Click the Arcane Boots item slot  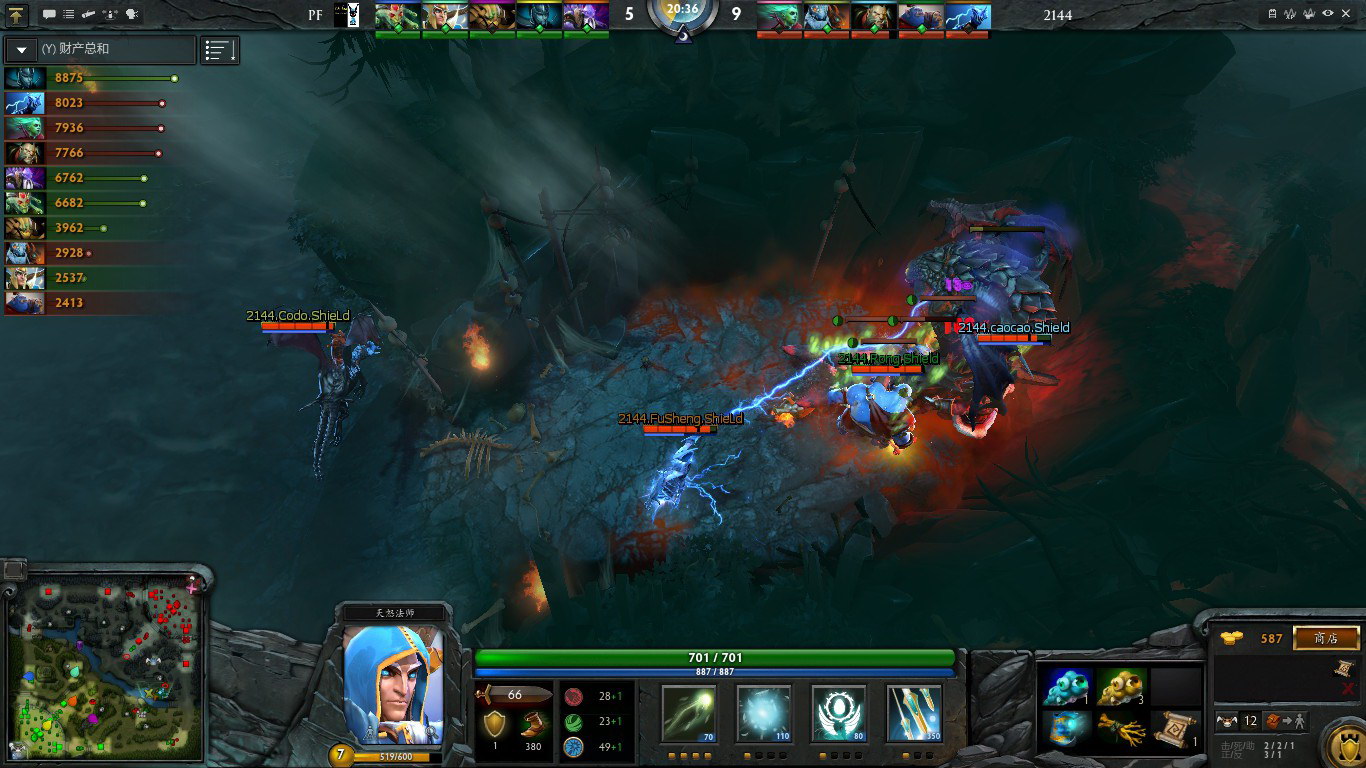[1067, 728]
